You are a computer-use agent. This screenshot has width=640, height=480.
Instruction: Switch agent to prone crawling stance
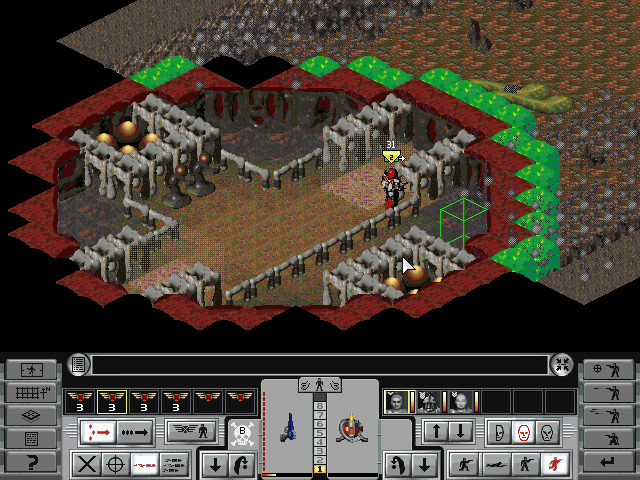[492, 464]
